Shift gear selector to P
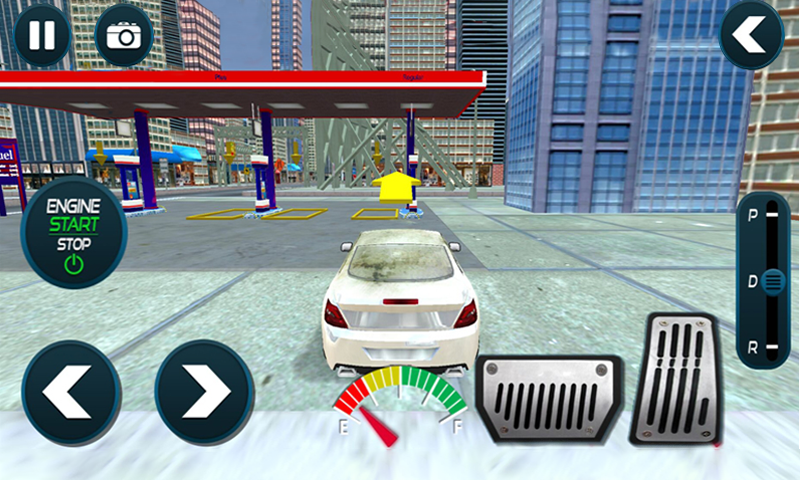This screenshot has height=480, width=800. click(750, 214)
